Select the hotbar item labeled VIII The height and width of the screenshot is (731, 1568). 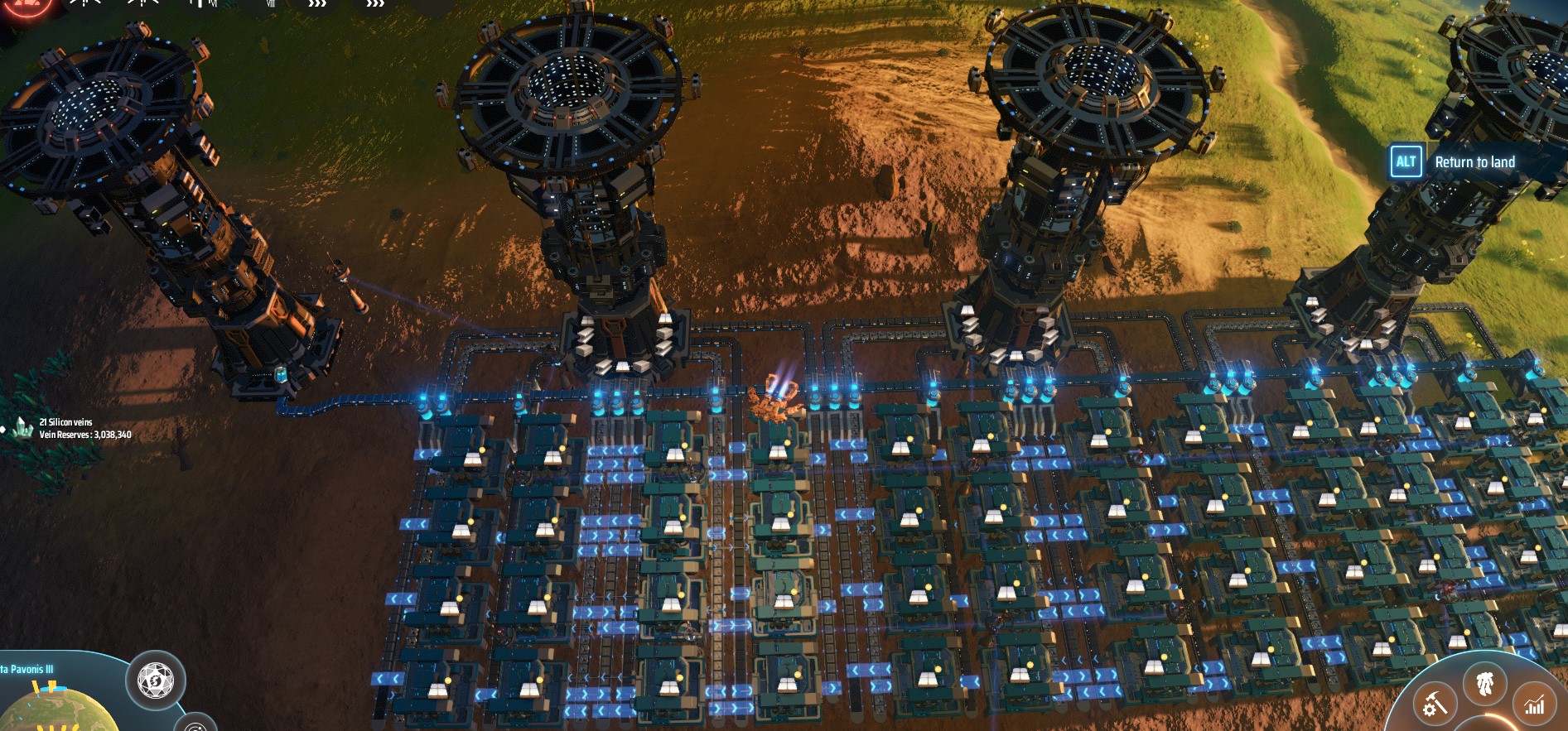271,3
